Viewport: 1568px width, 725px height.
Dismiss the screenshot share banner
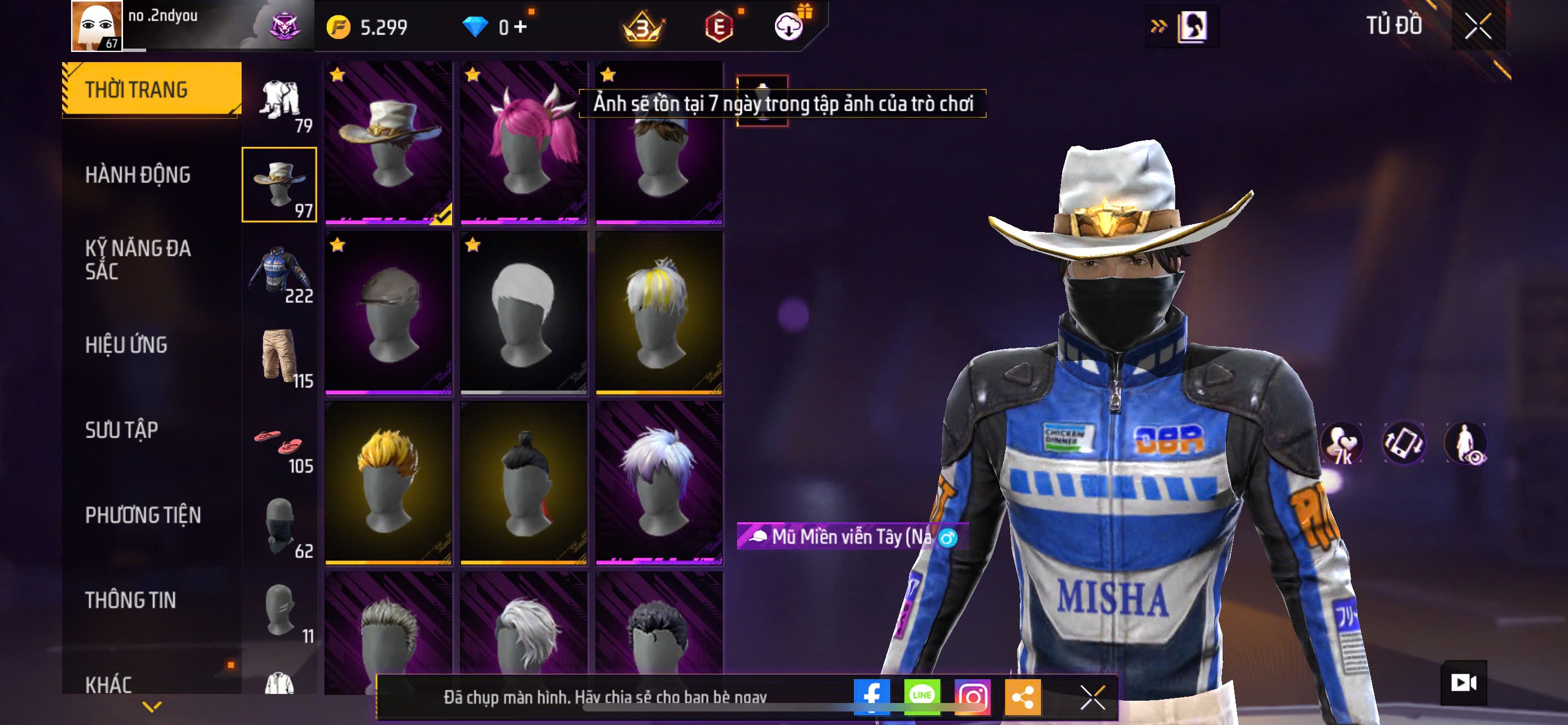[x=1092, y=697]
